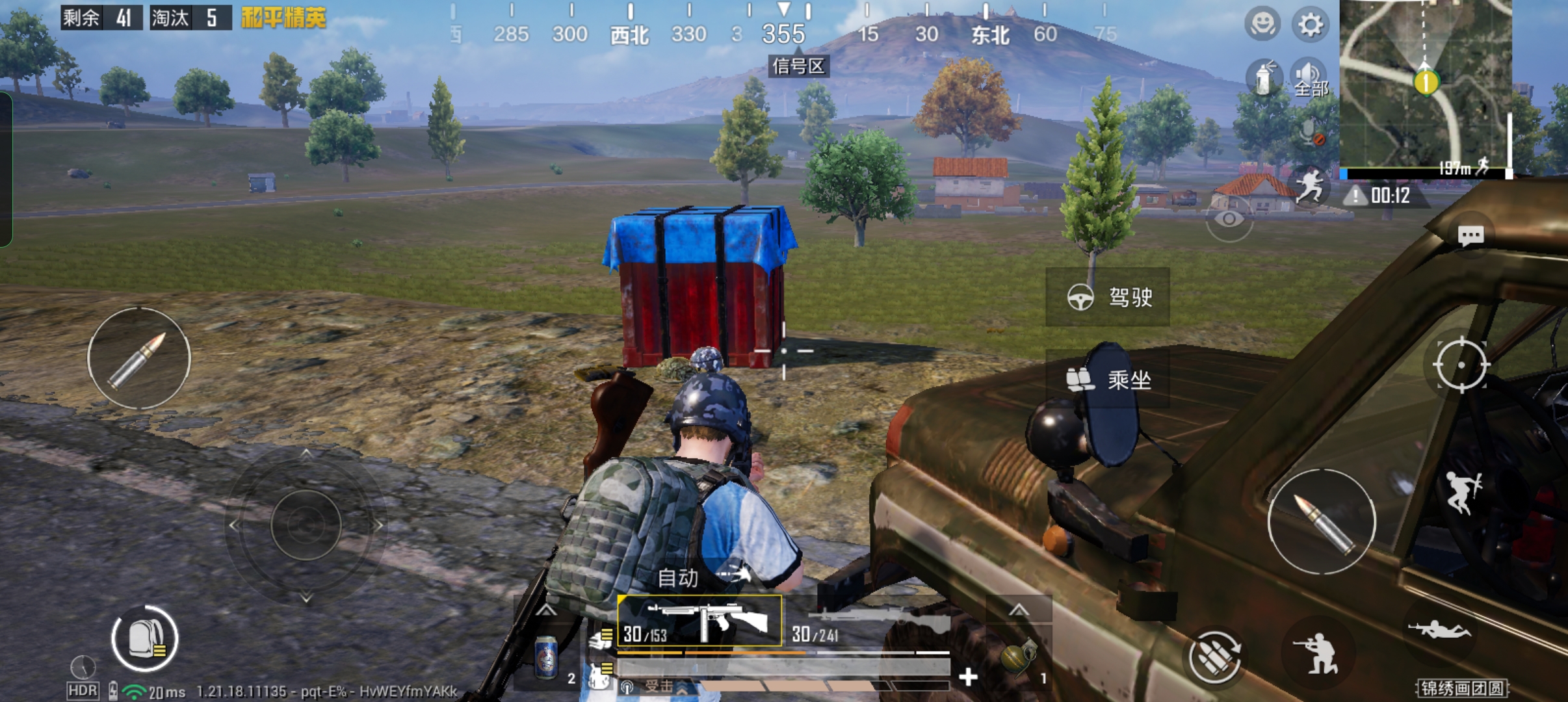Activate the eye free-look button
Image resolution: width=1568 pixels, height=702 pixels.
1229,219
